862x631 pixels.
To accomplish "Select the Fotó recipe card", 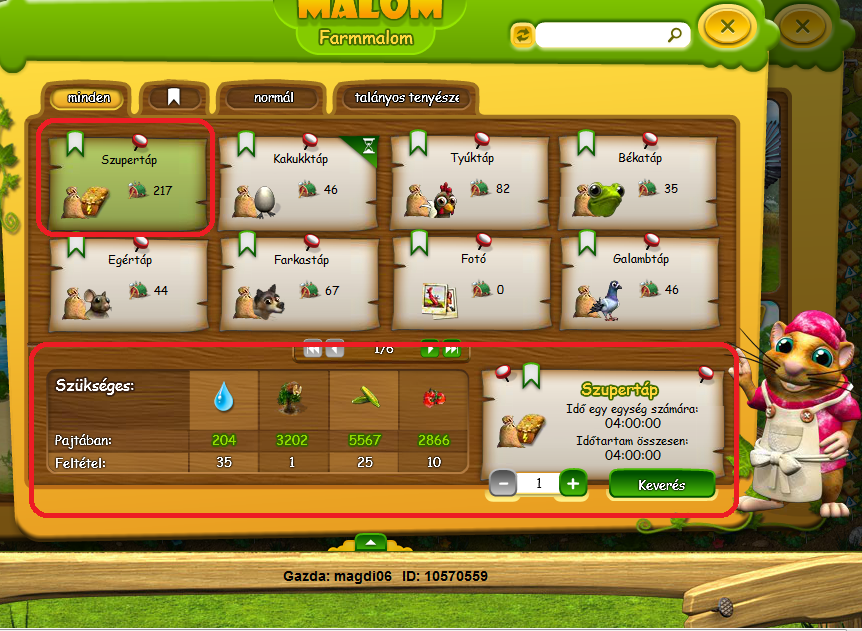I will (x=471, y=281).
